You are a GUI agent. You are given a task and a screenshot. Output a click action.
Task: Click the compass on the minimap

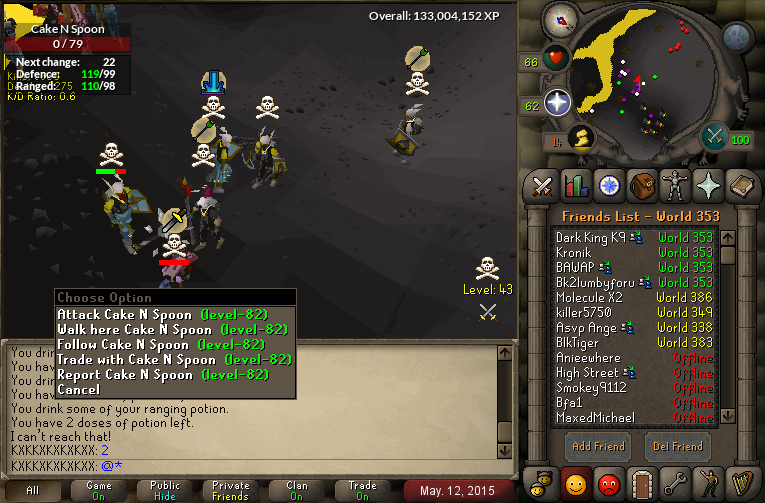point(560,19)
